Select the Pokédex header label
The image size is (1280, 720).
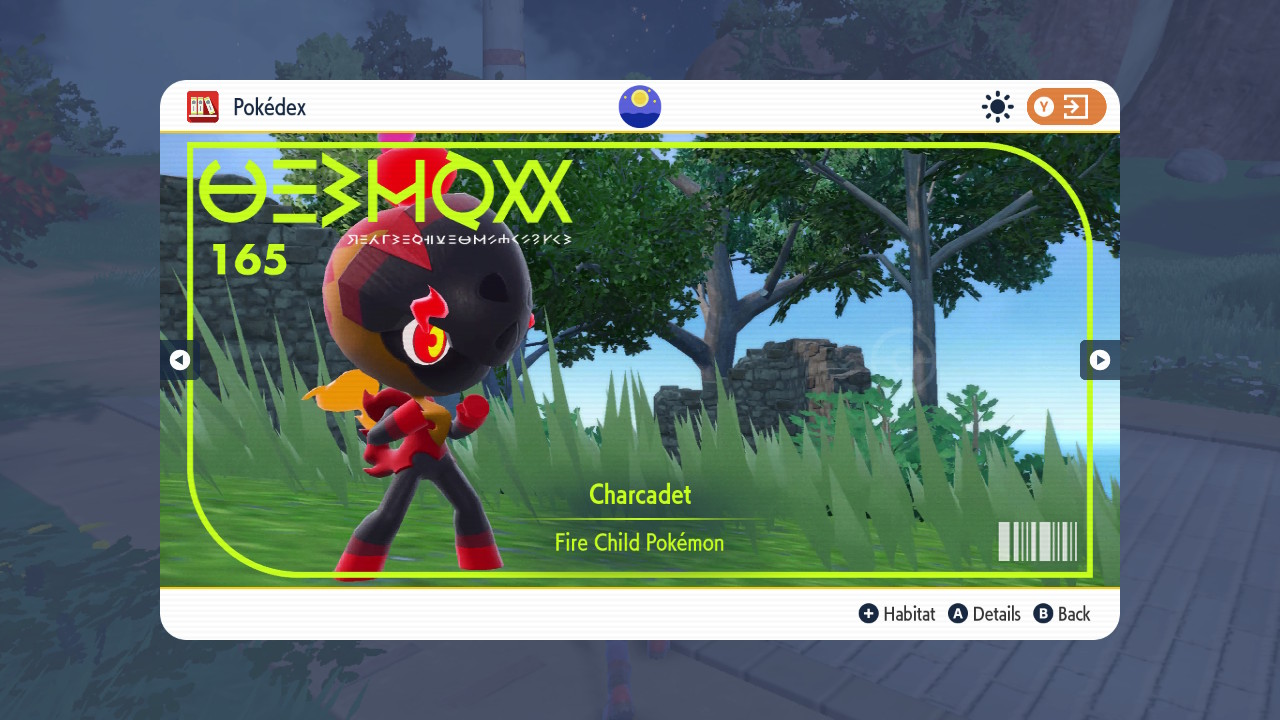pos(269,107)
